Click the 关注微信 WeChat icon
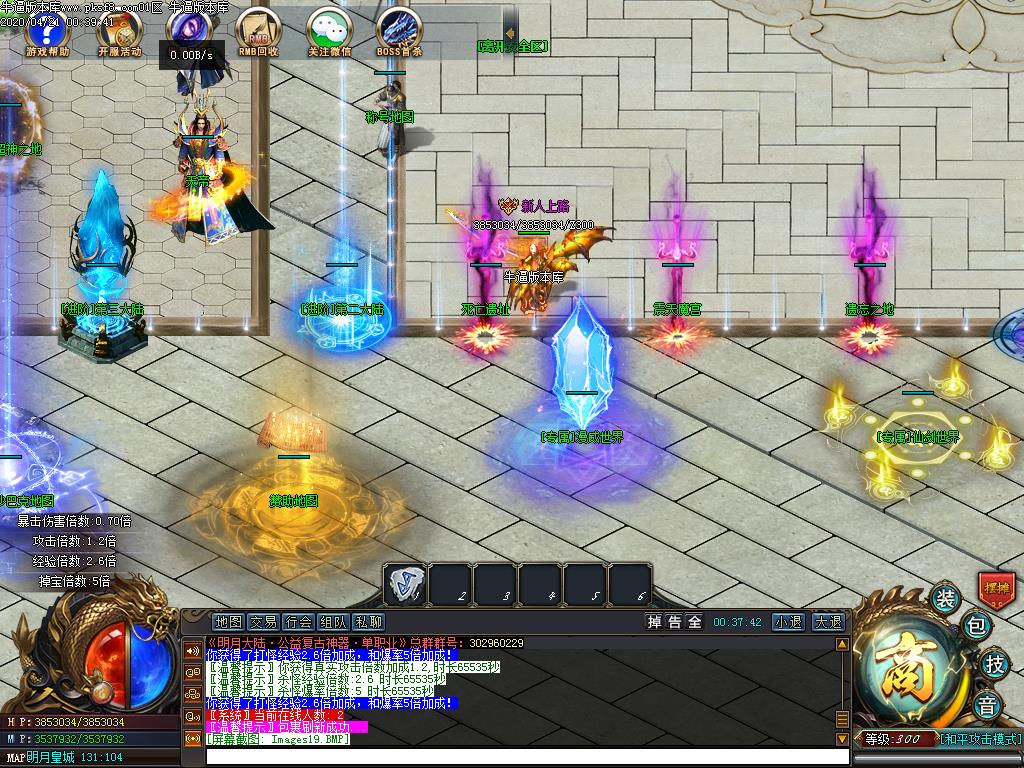The width and height of the screenshot is (1024, 768). (329, 30)
